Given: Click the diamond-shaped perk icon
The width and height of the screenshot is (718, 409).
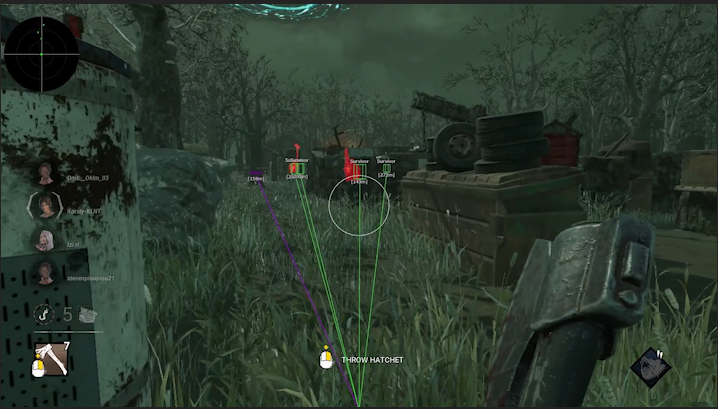Looking at the screenshot, I should [651, 366].
